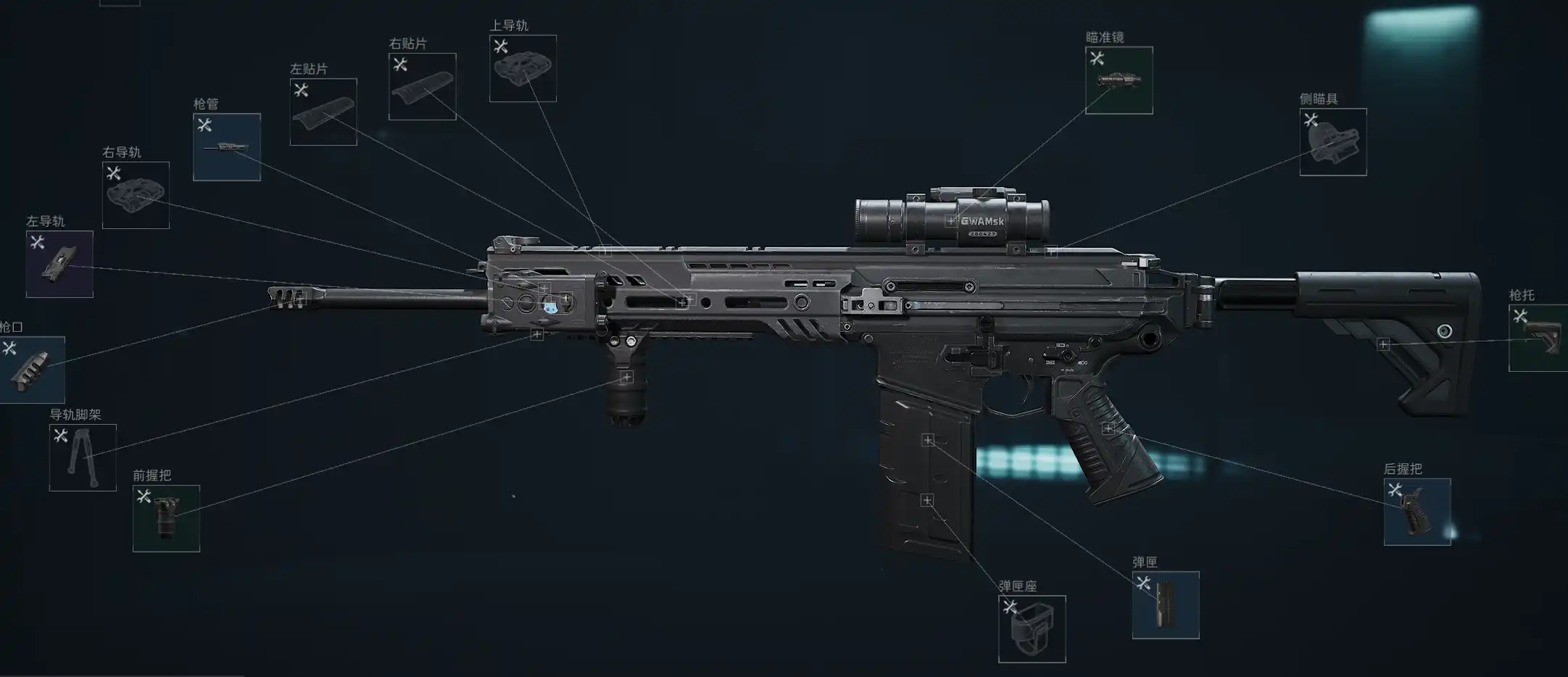Select the 枪管 barrel attachment slot
Screen dimensions: 1568x677
[x=227, y=147]
